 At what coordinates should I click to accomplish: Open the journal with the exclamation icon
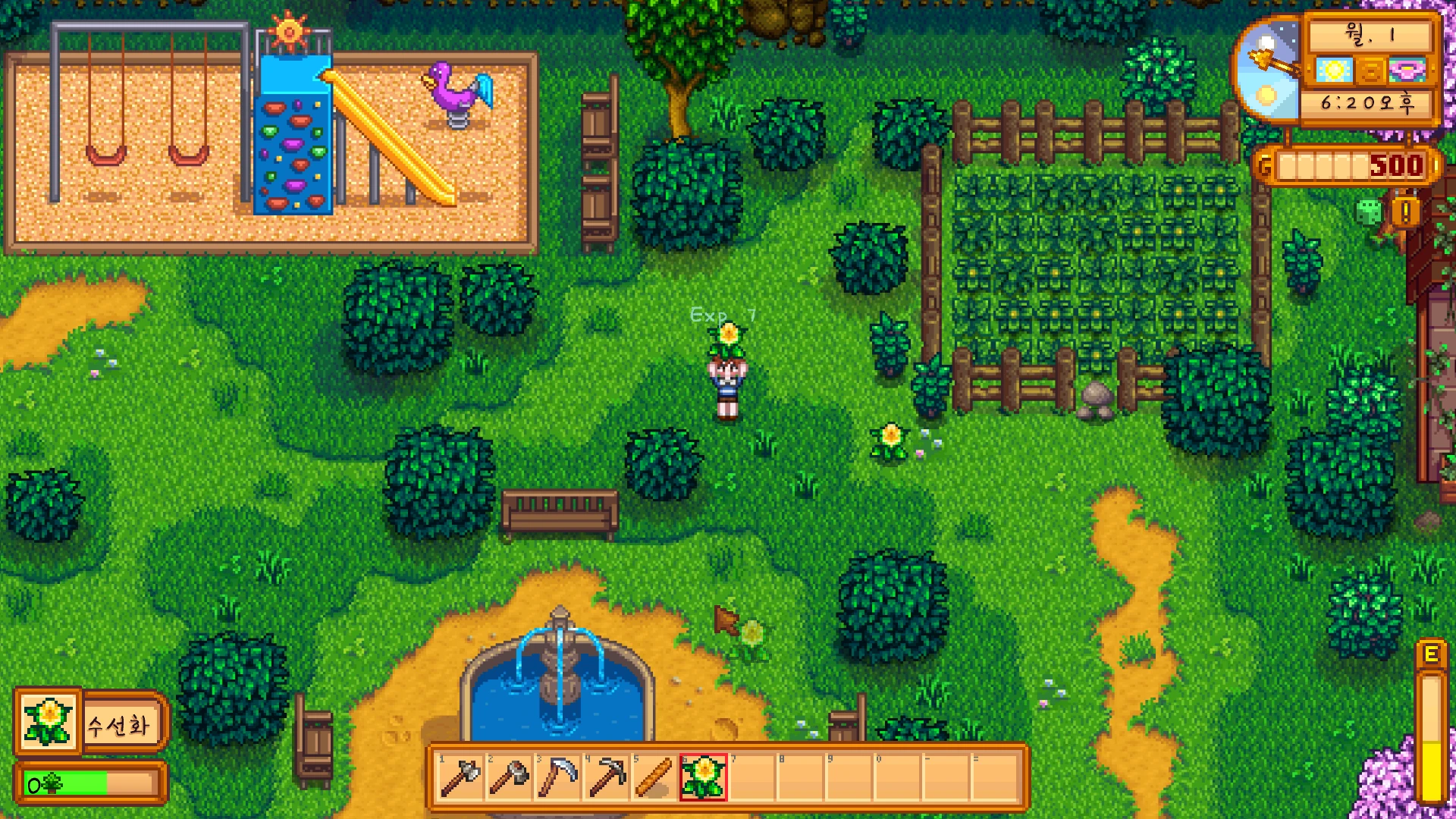1405,212
